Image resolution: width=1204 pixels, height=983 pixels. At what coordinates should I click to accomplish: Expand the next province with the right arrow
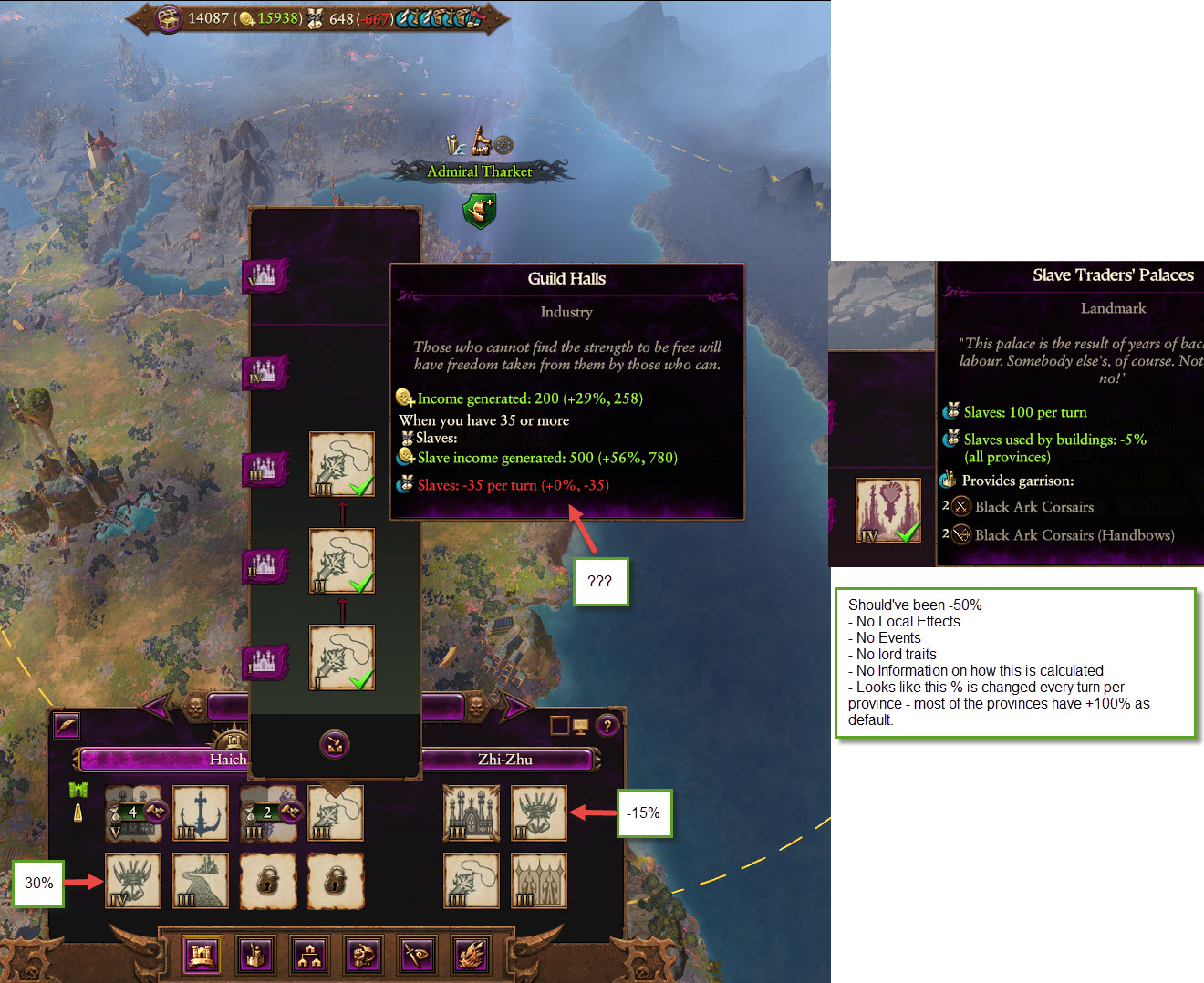point(515,708)
